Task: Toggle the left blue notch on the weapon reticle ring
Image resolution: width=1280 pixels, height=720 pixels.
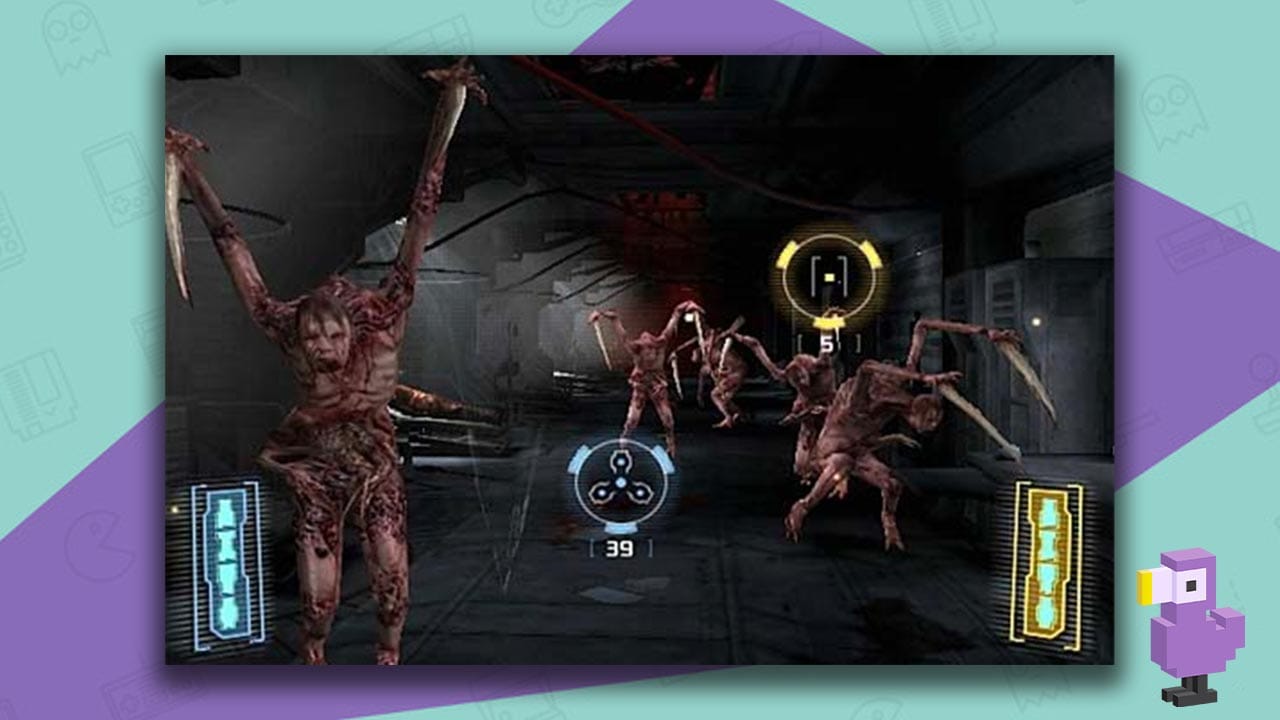Action: [x=578, y=460]
